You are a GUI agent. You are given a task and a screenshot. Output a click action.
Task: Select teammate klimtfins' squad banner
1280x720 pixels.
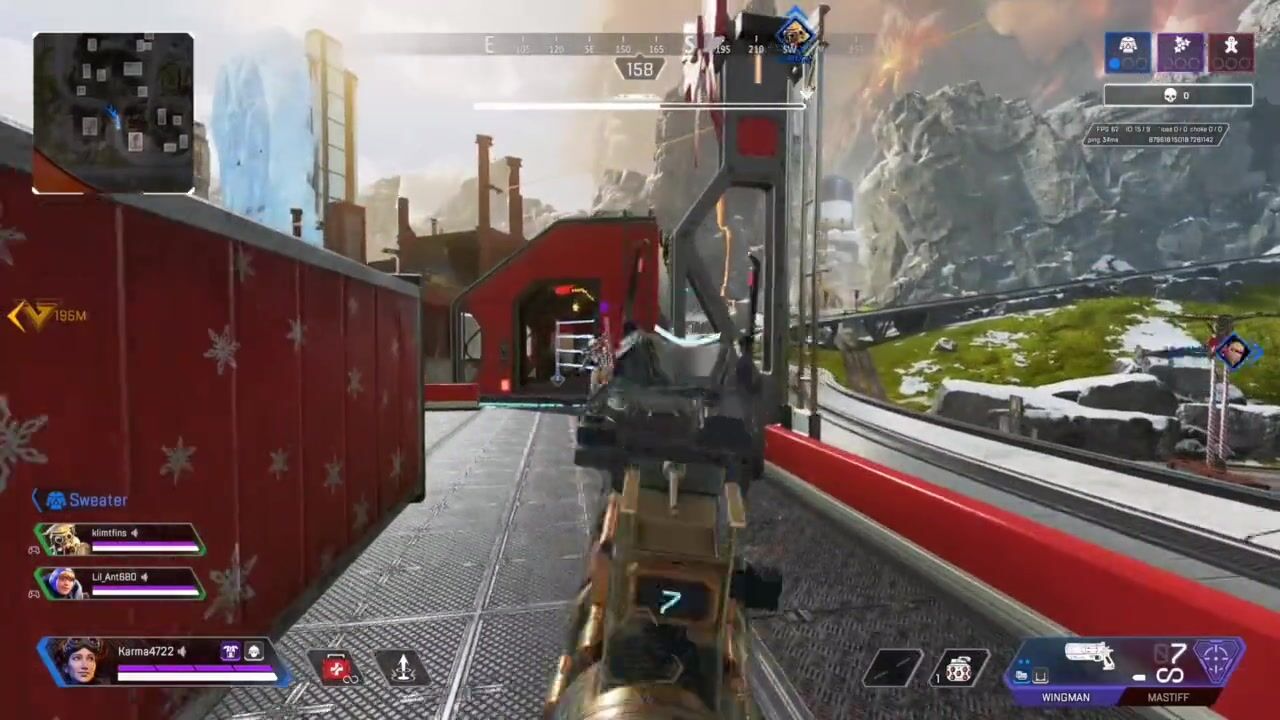click(120, 540)
